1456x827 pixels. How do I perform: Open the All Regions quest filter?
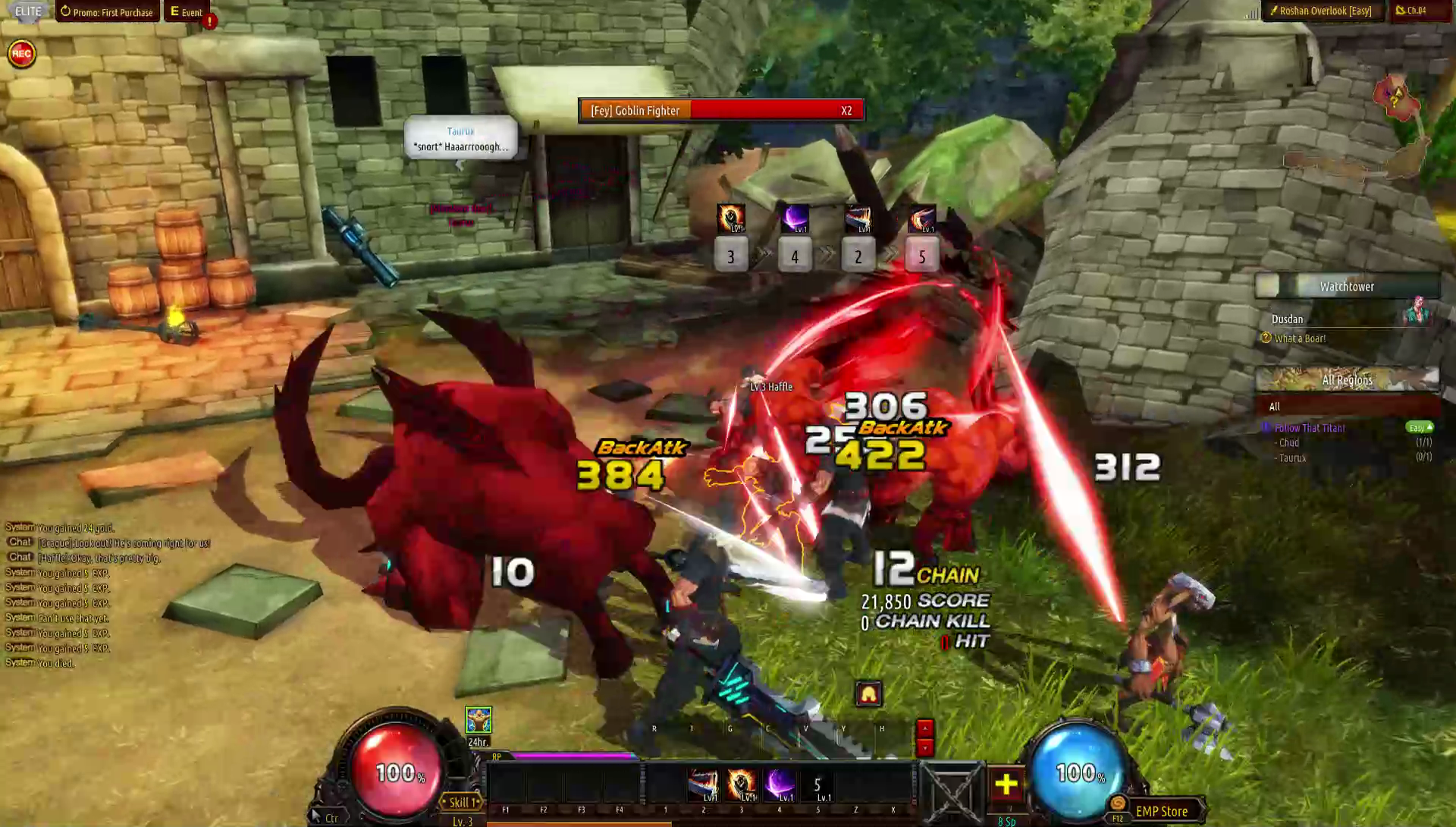tap(1347, 380)
